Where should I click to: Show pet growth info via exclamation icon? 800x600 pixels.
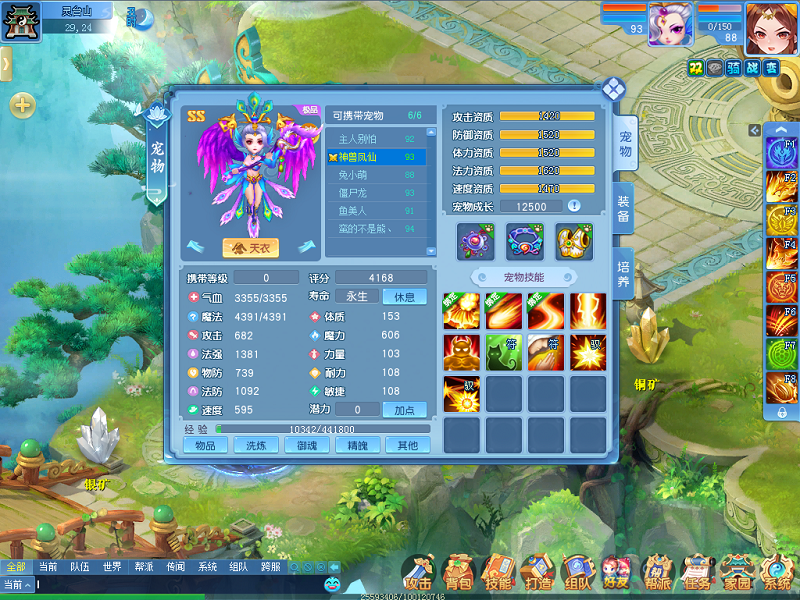click(574, 206)
